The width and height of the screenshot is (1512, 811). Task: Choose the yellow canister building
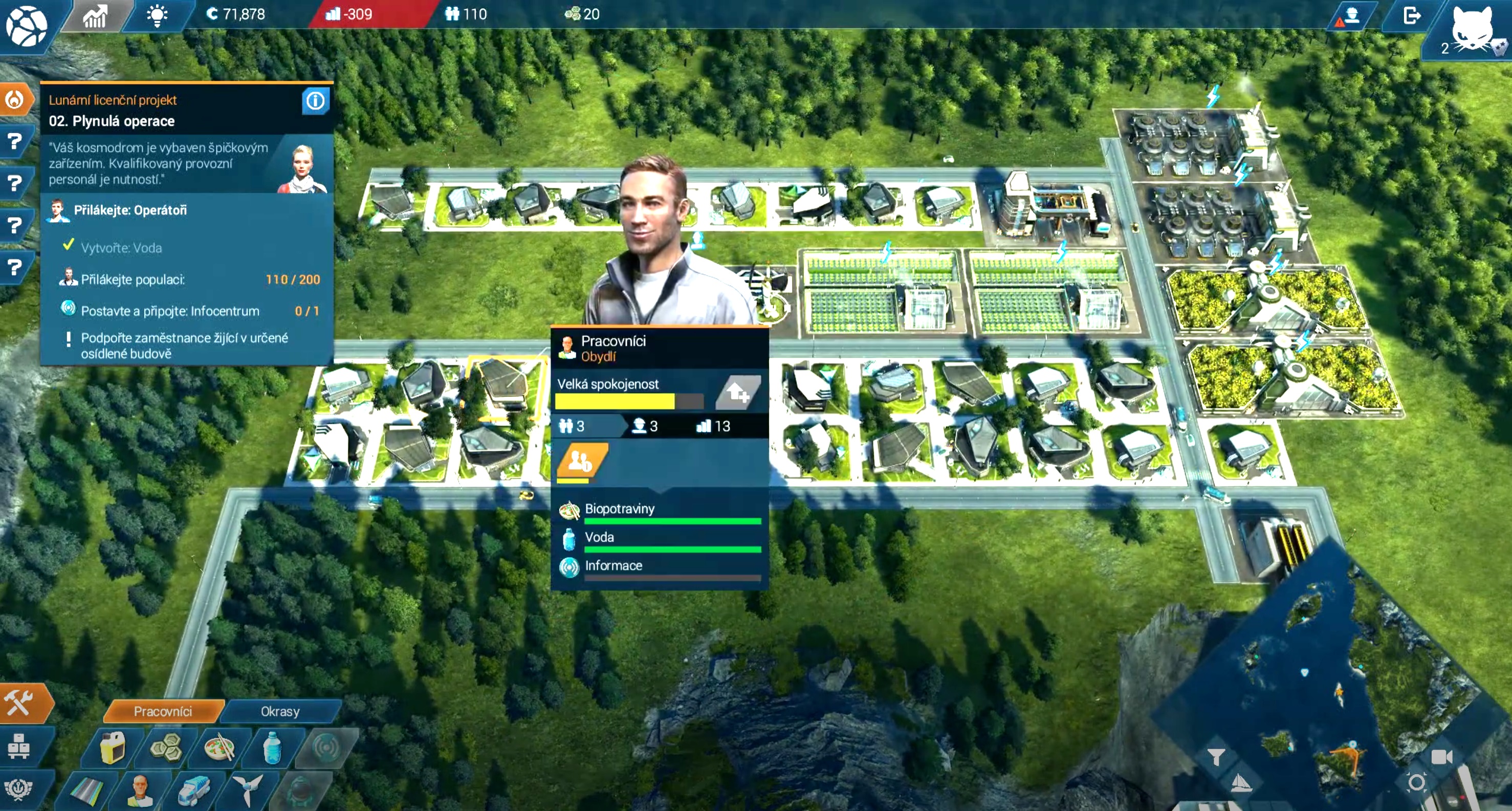(x=113, y=747)
